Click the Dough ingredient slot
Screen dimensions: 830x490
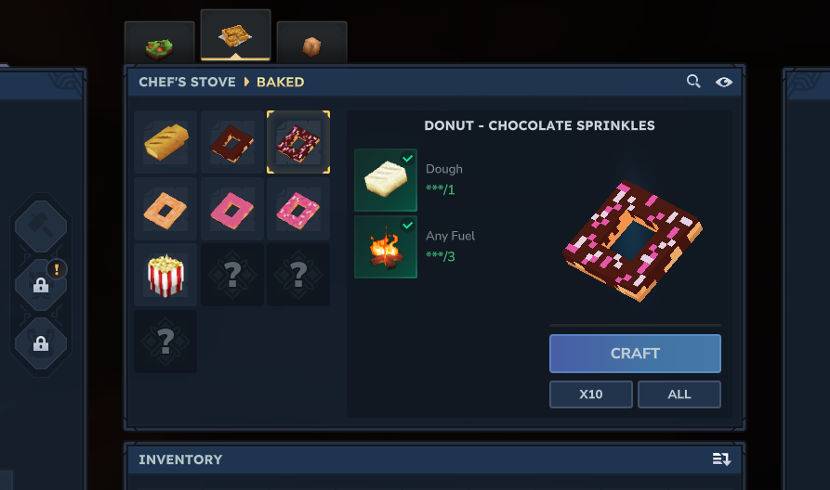(385, 180)
